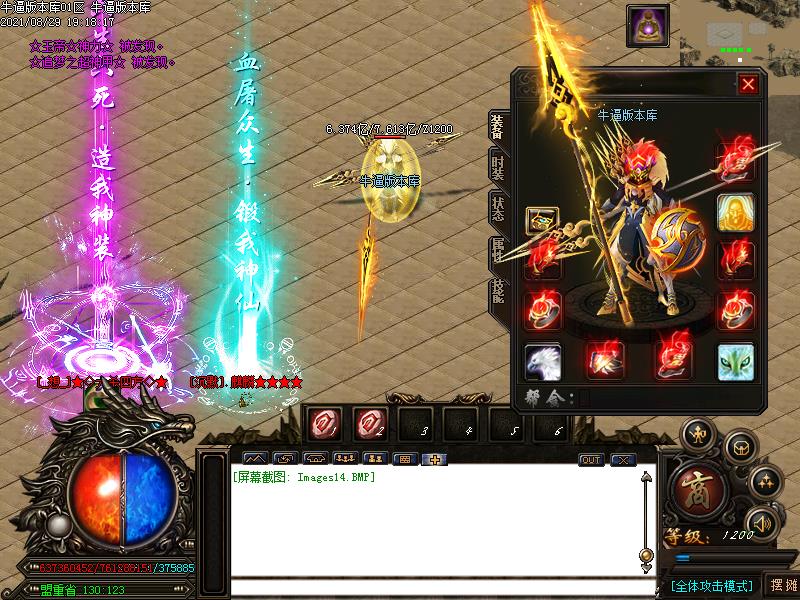Switch to the 属性 attributes tab
800x600 pixels.
pyautogui.click(x=497, y=251)
